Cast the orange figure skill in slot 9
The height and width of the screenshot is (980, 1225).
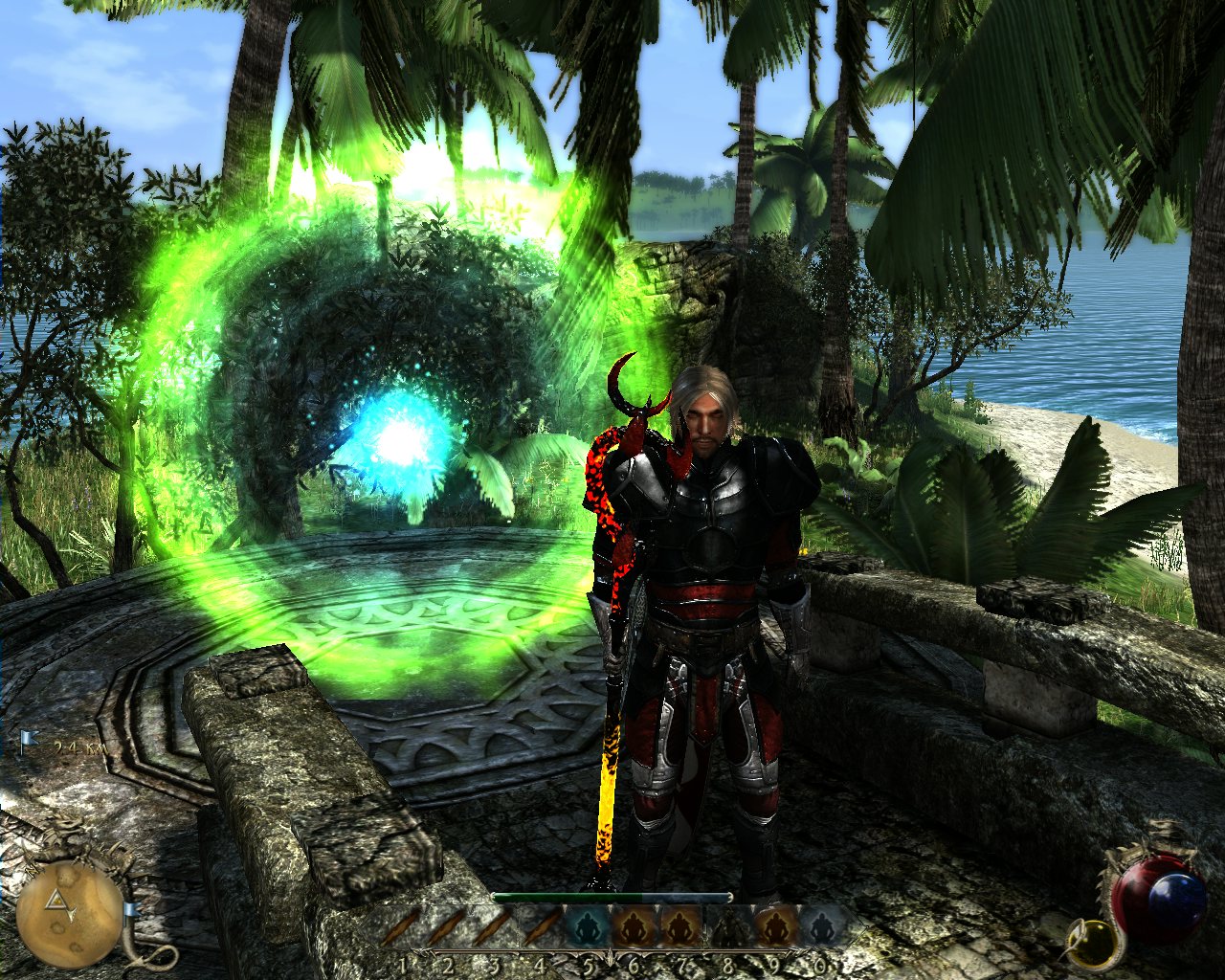(772, 928)
